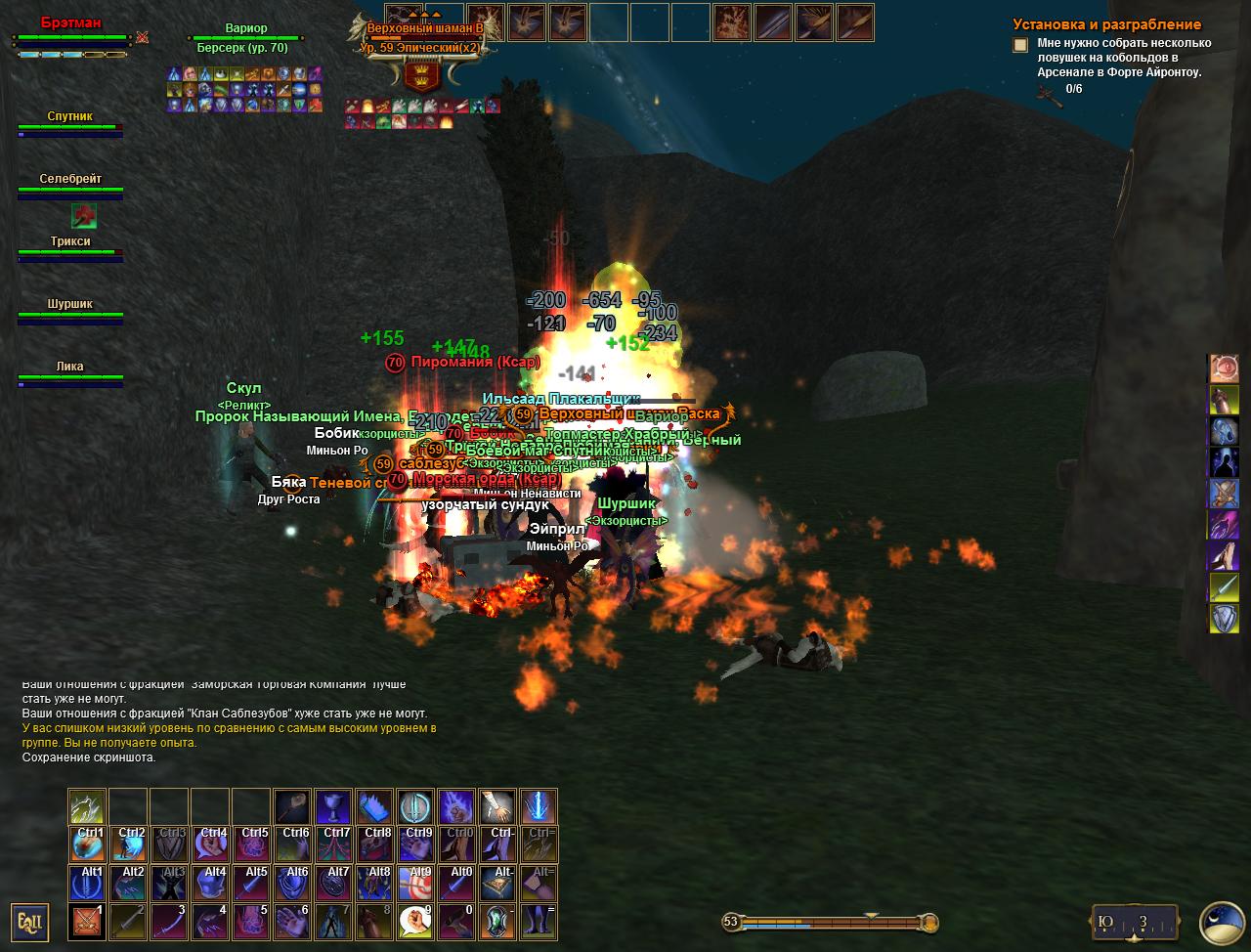Activate the crossed swords ability in slot 1
The height and width of the screenshot is (952, 1251).
coord(87,921)
